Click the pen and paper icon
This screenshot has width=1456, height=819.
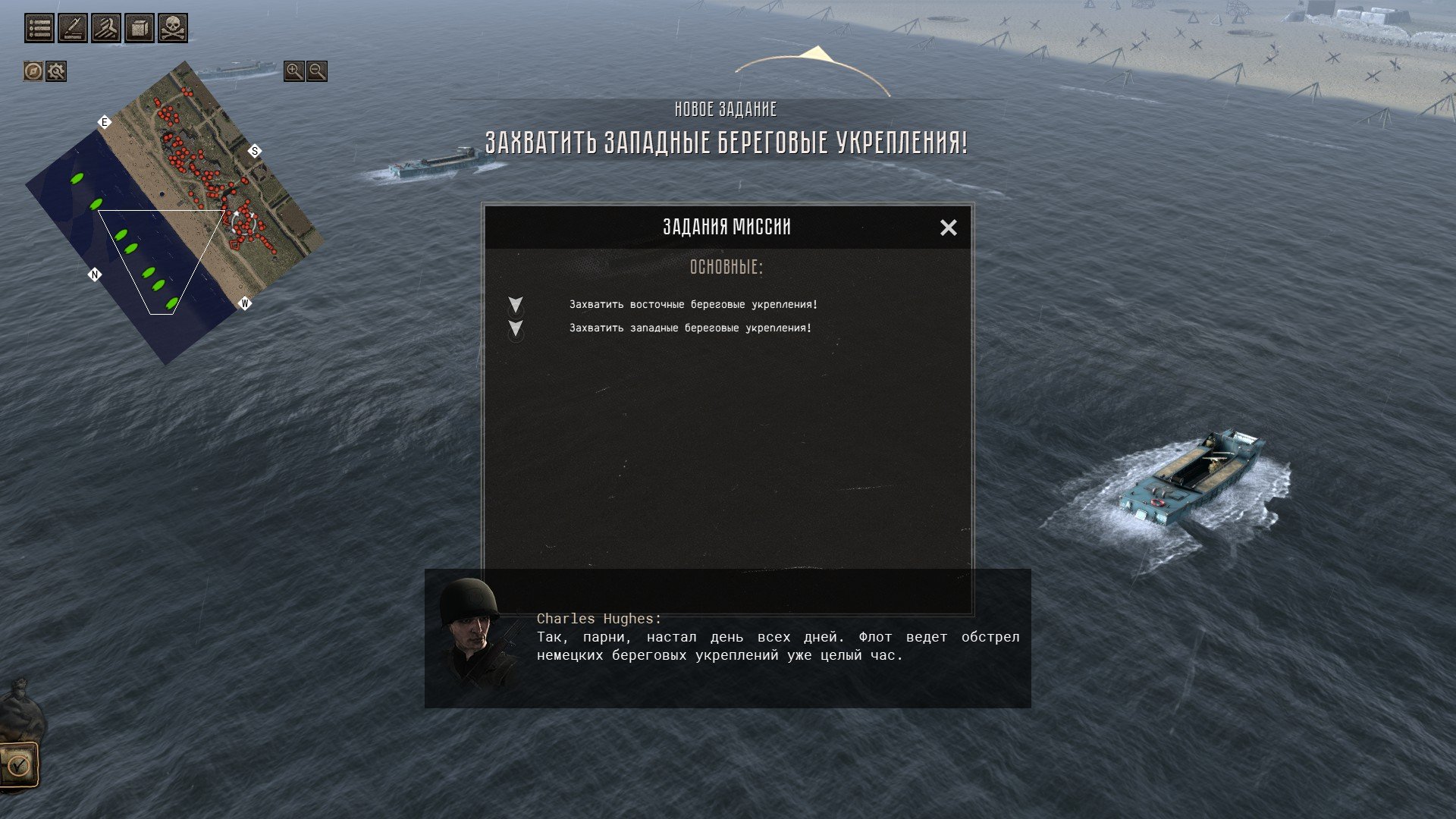coord(73,28)
